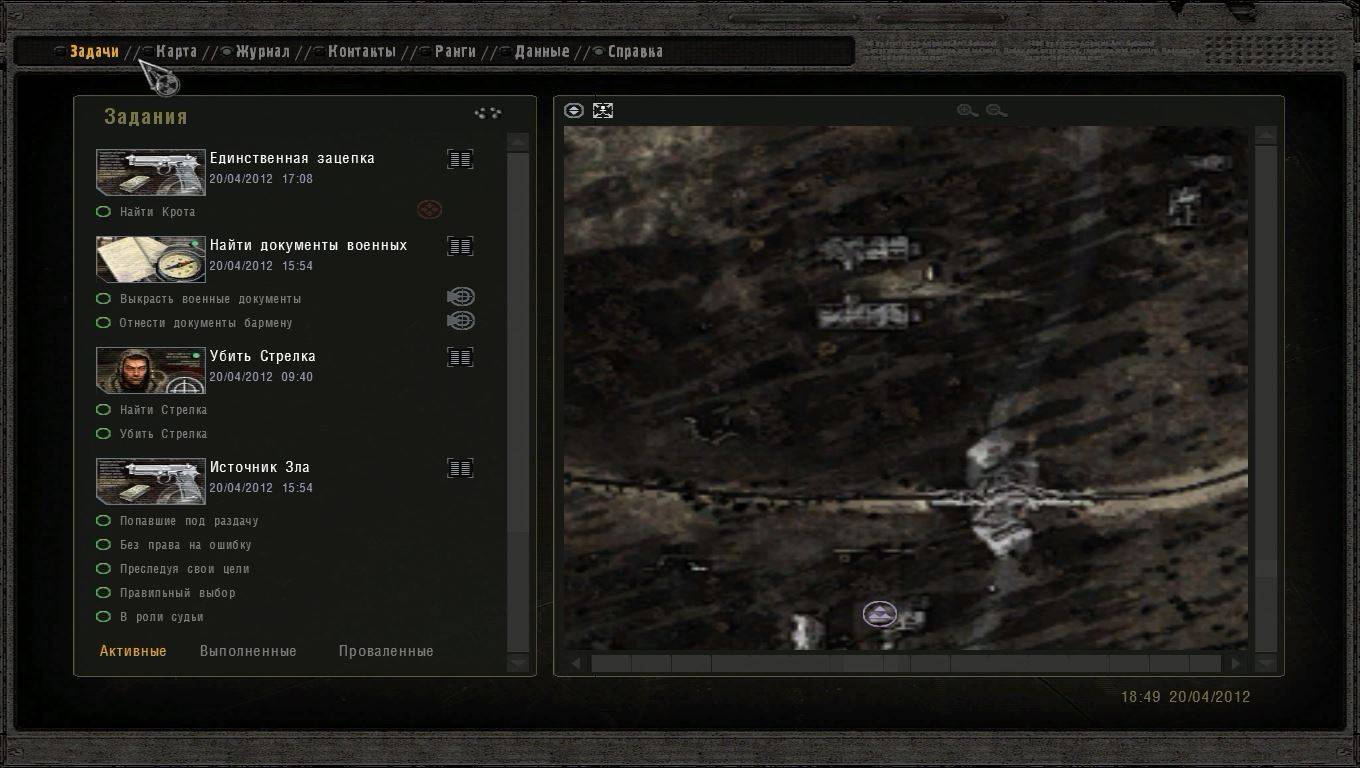Select the Найти документы военных task

(x=308, y=245)
